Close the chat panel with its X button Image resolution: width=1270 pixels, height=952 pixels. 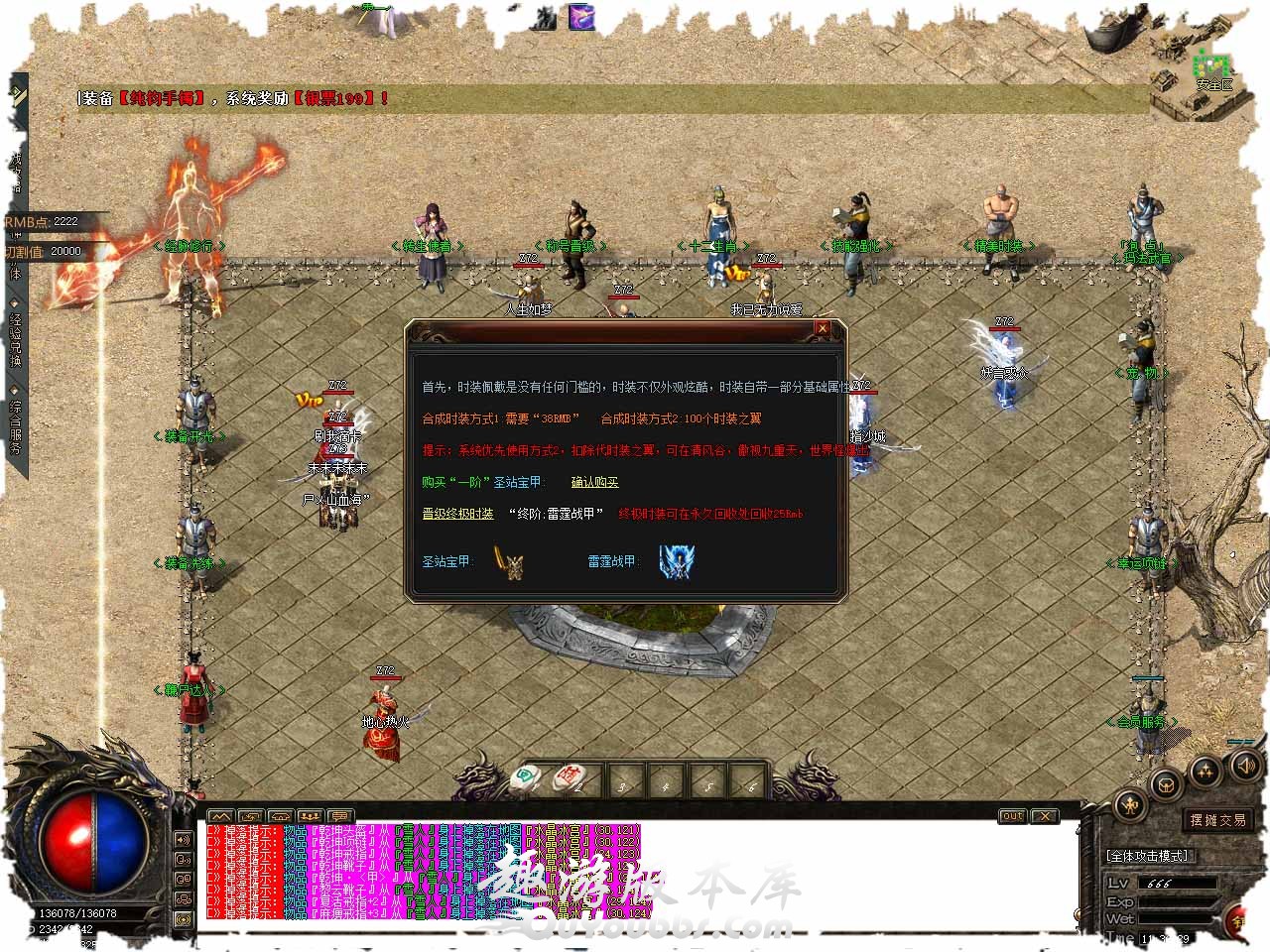tap(1044, 816)
